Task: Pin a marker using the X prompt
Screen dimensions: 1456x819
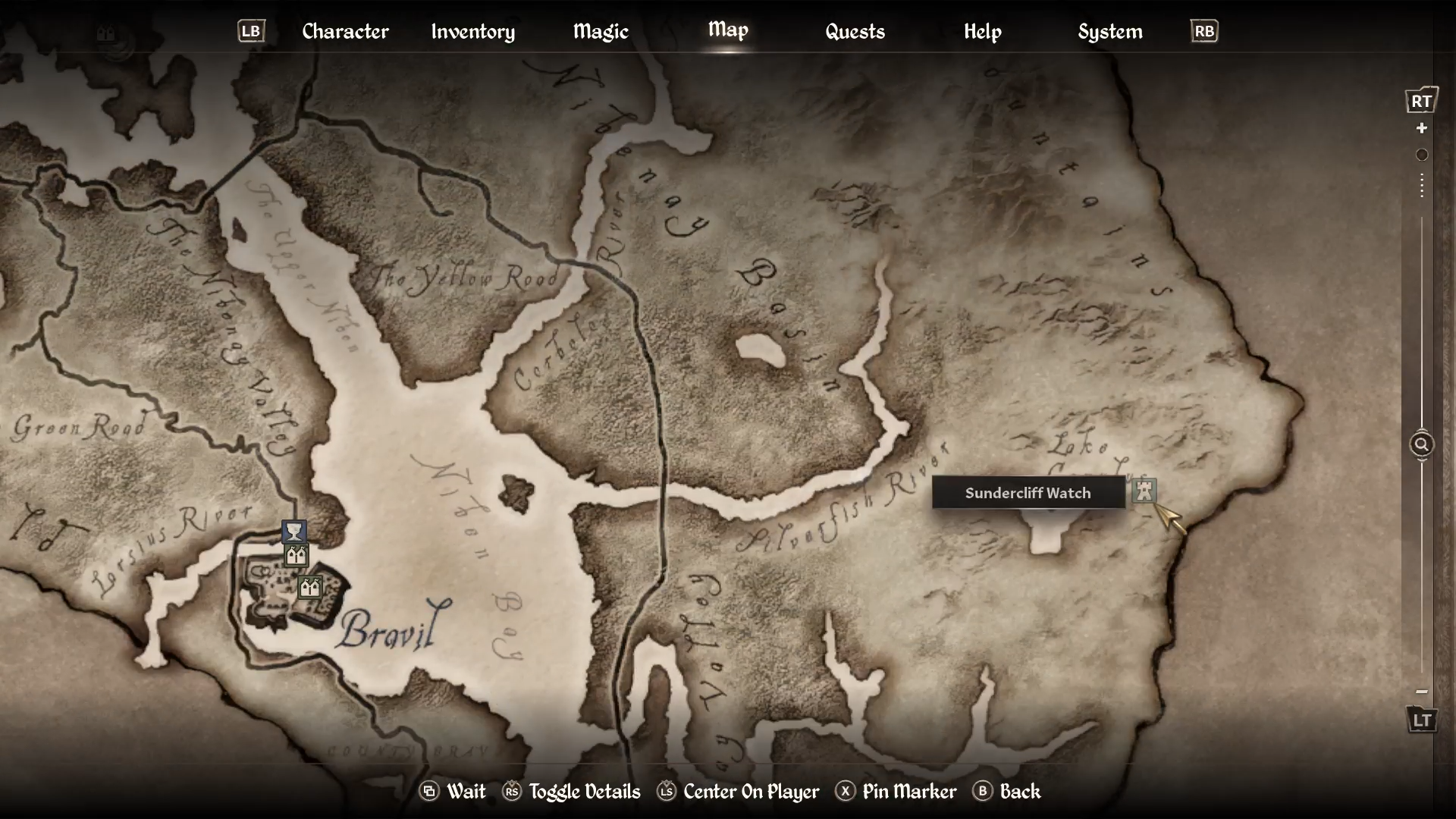Action: point(846,792)
